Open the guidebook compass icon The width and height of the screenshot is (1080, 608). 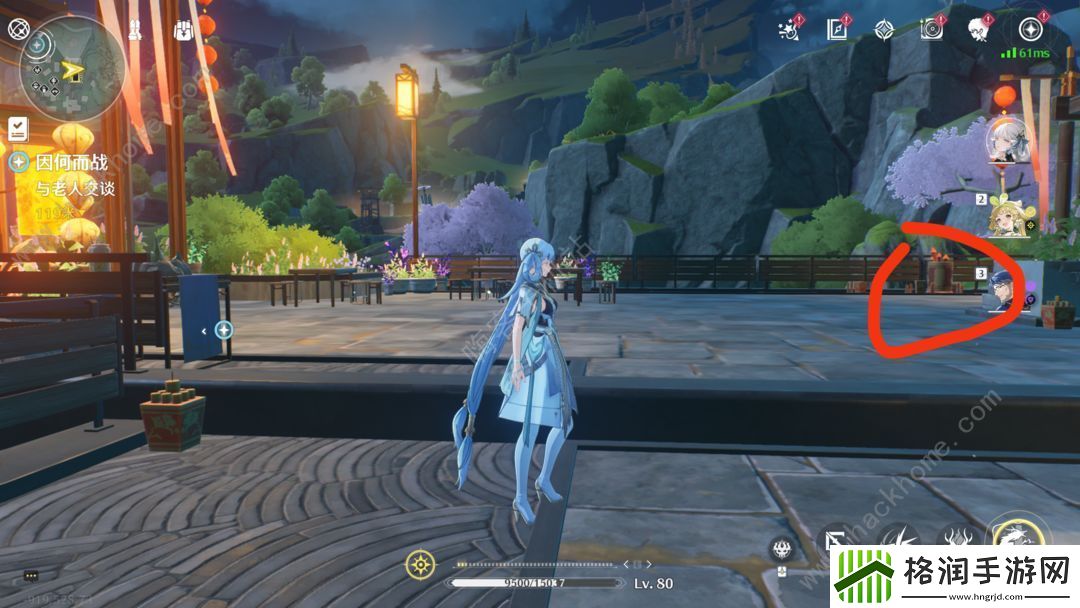[x=838, y=29]
